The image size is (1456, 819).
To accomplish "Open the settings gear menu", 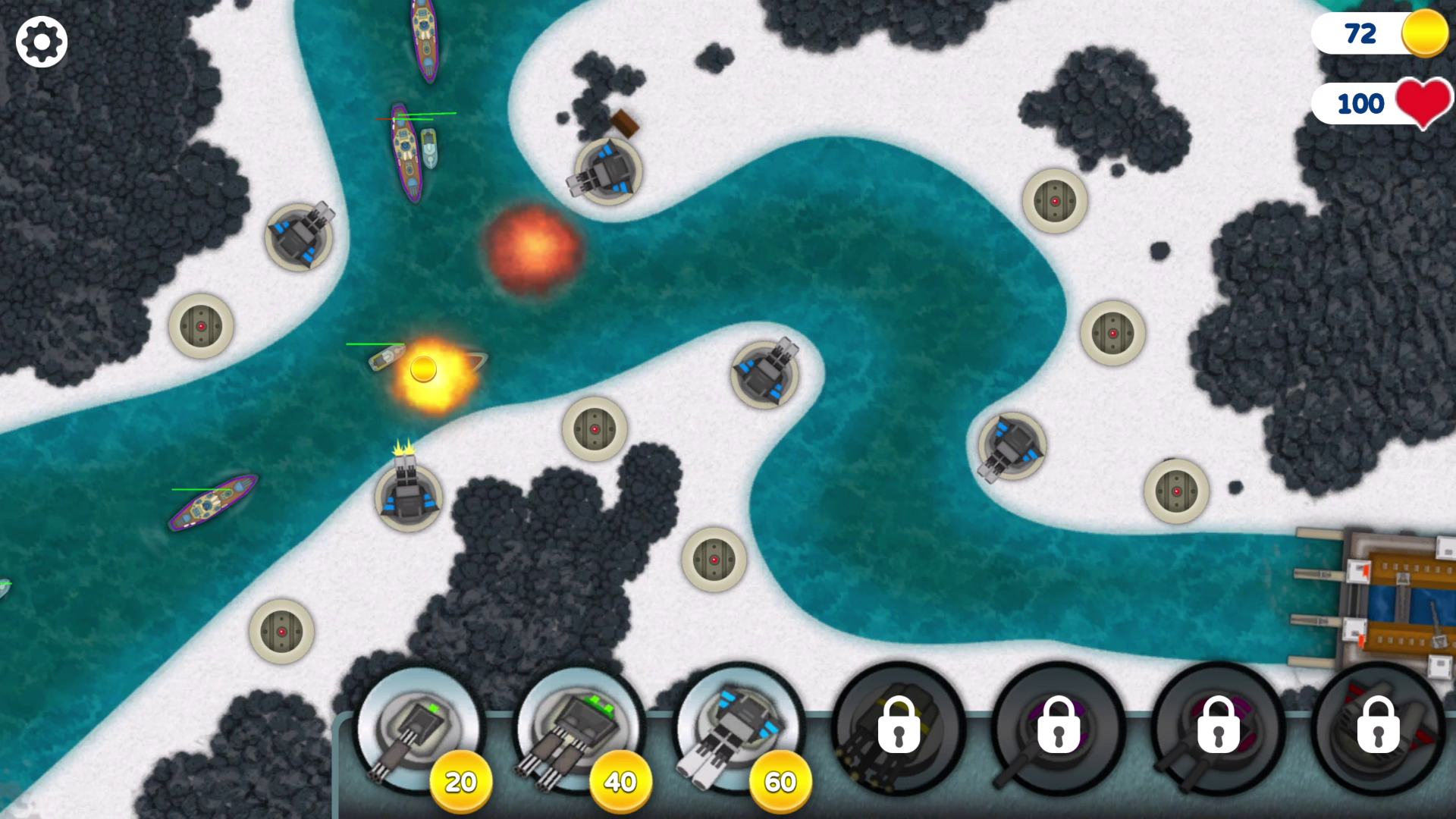I will coord(41,41).
